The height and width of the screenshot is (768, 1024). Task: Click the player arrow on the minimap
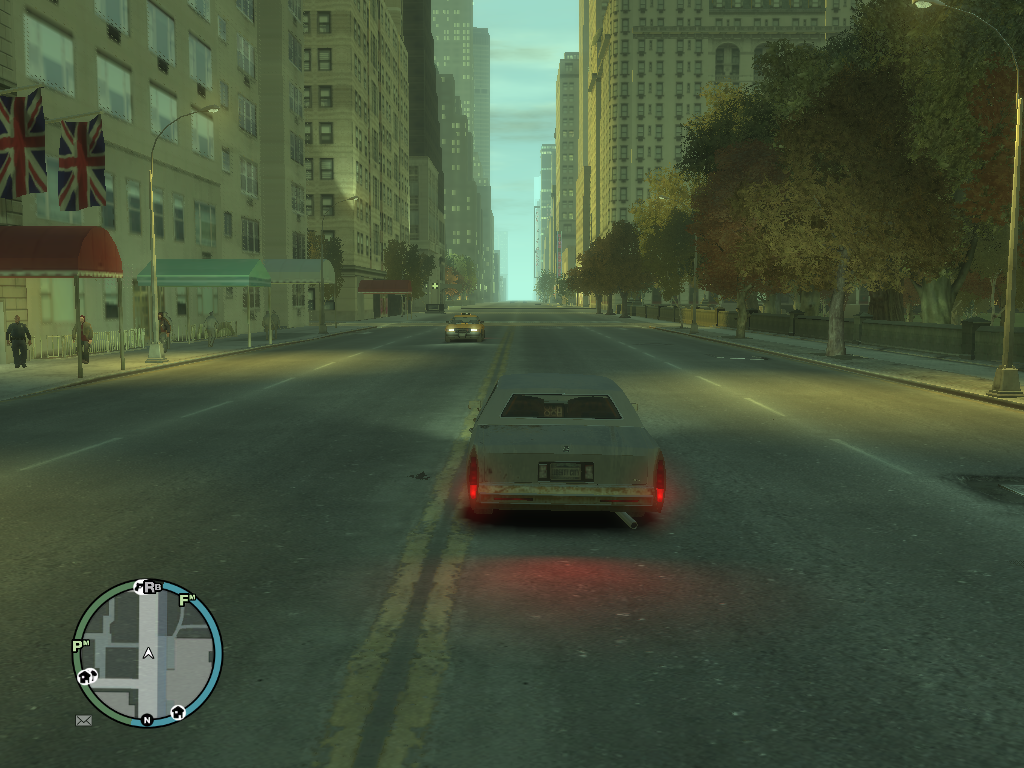148,653
